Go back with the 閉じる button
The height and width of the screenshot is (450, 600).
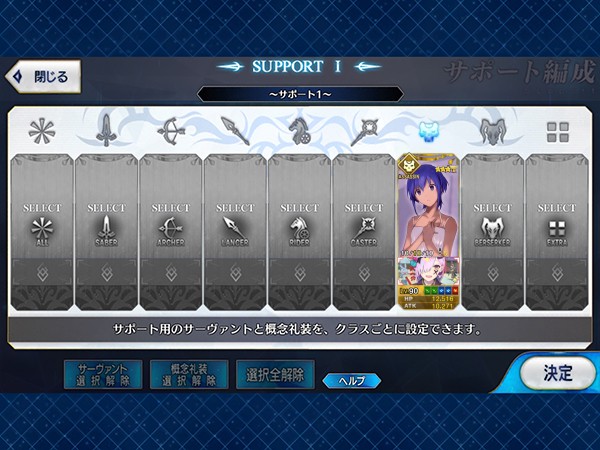click(42, 76)
